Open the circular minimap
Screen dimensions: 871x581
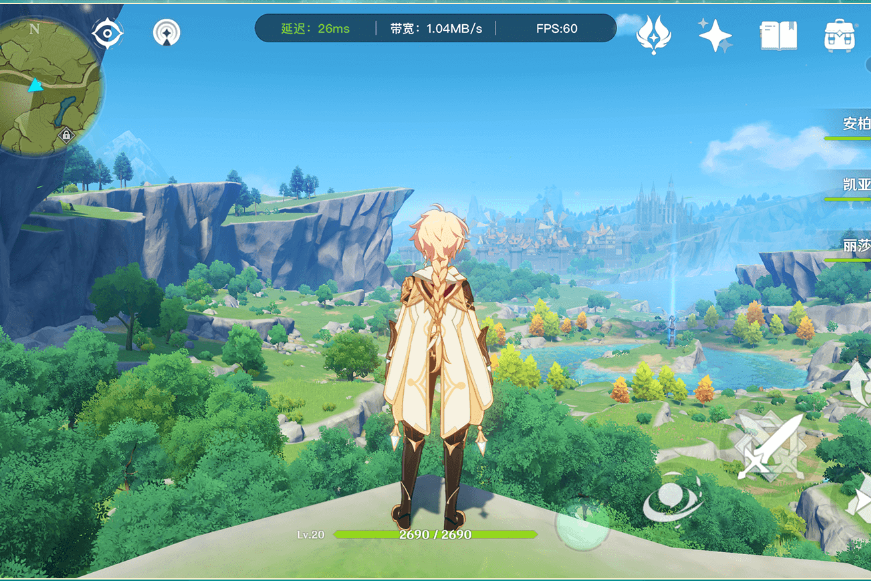(50, 88)
